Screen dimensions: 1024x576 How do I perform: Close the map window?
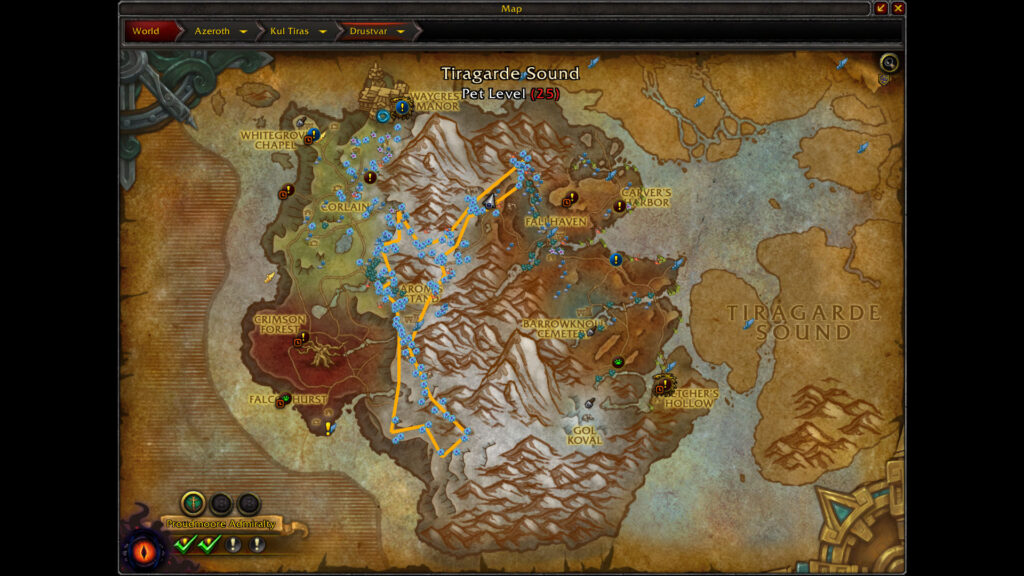pyautogui.click(x=898, y=8)
